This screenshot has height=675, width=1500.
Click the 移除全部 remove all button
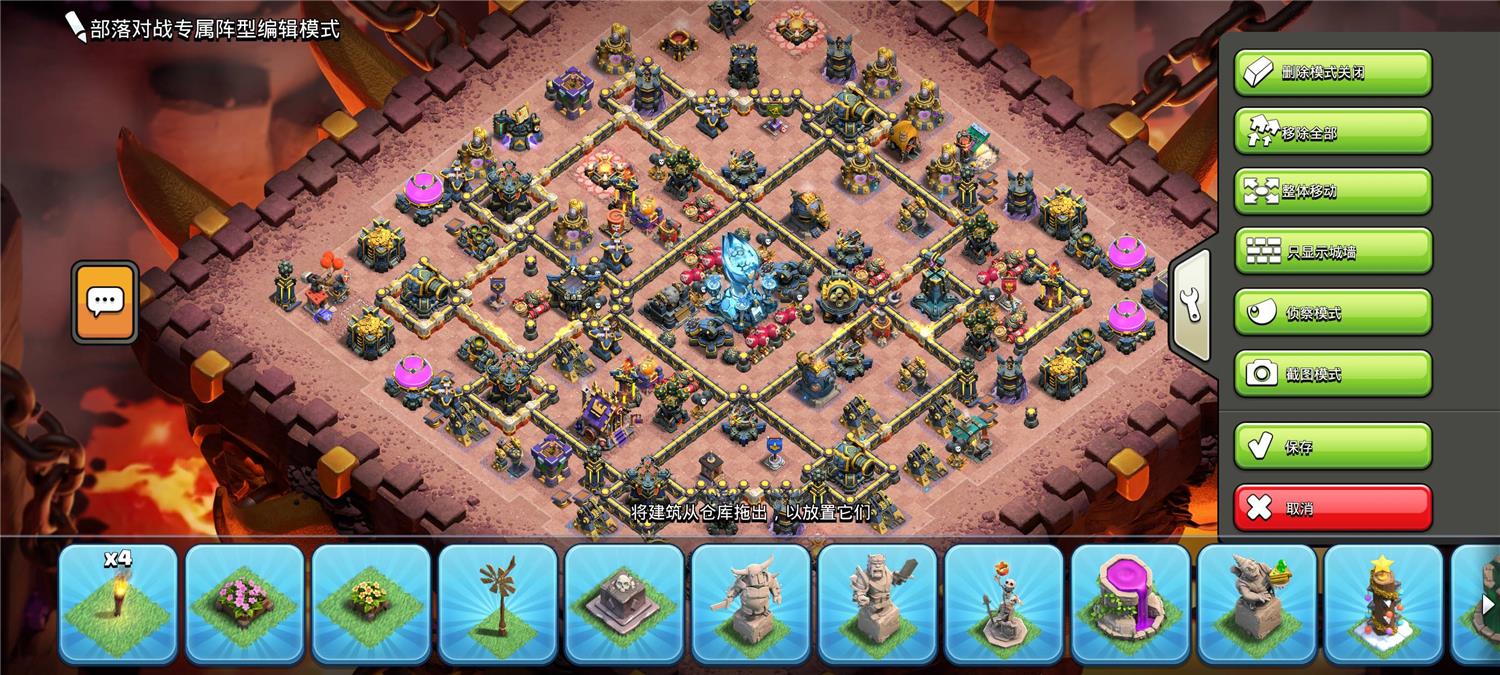click(x=1332, y=132)
